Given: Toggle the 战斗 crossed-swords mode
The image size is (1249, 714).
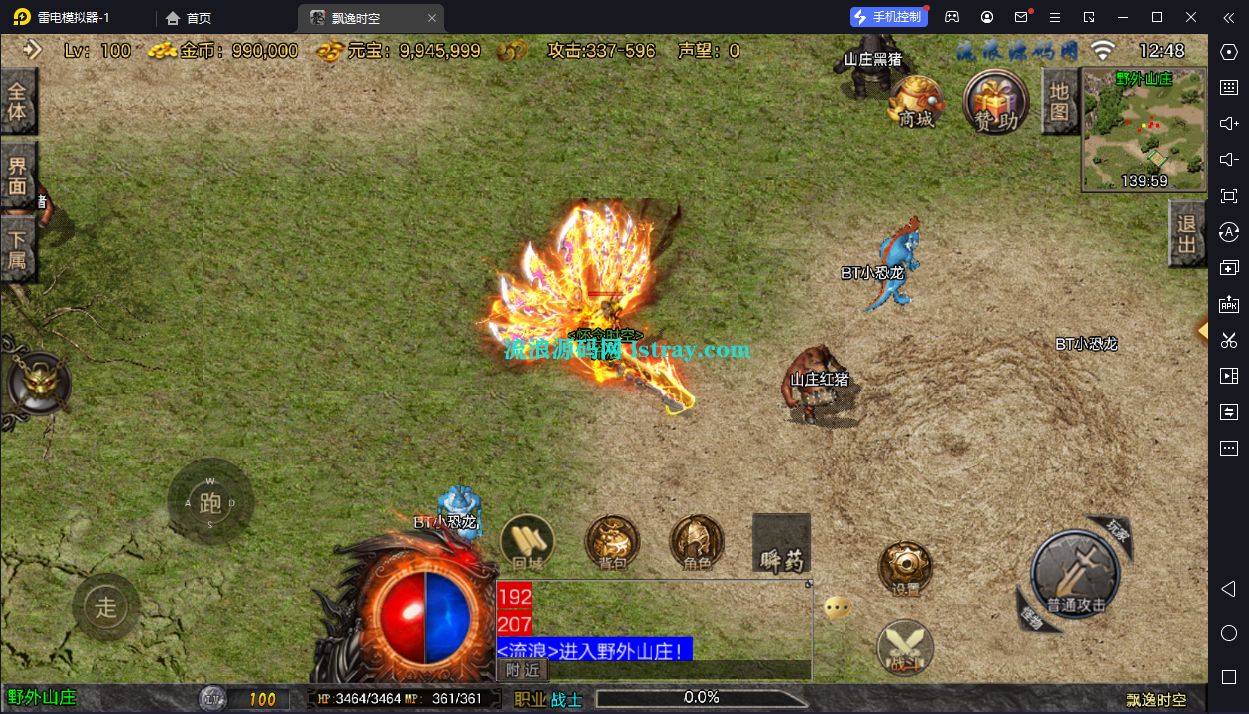Looking at the screenshot, I should pyautogui.click(x=905, y=648).
